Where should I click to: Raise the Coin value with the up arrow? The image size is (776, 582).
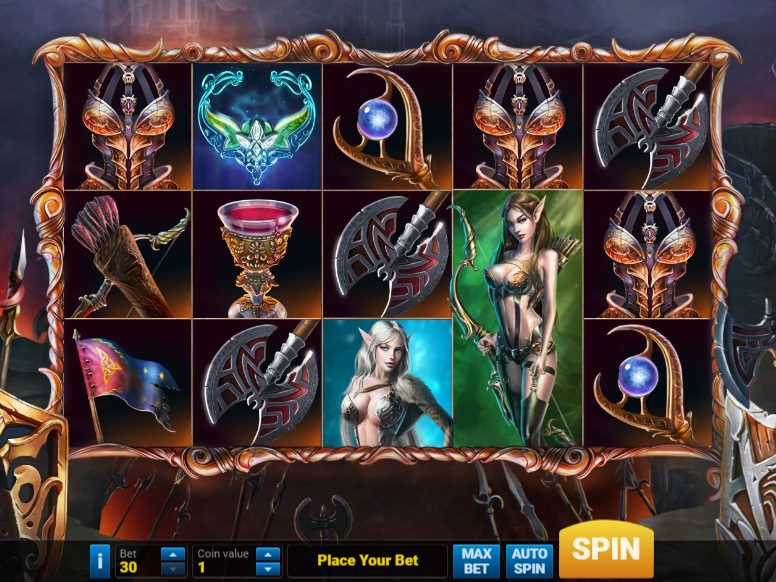(267, 554)
